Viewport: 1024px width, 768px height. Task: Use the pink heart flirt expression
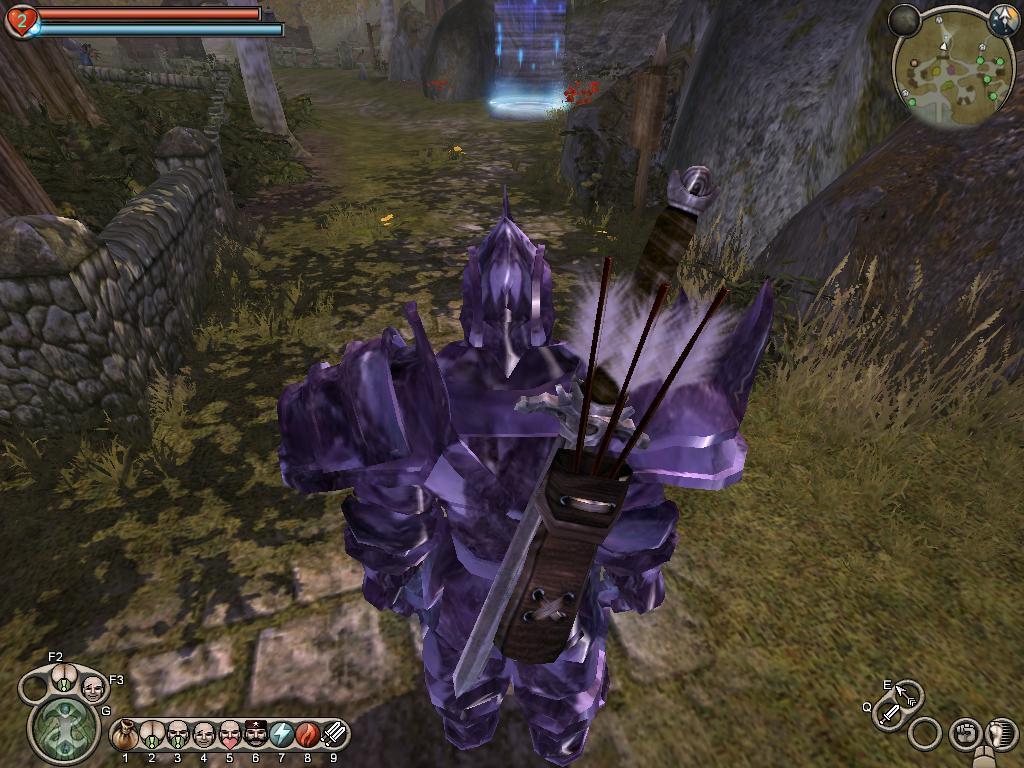[230, 737]
